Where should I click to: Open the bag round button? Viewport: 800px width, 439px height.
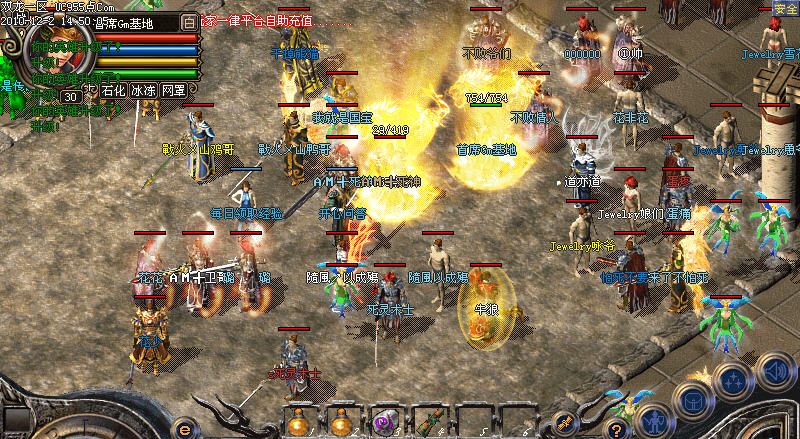(693, 399)
